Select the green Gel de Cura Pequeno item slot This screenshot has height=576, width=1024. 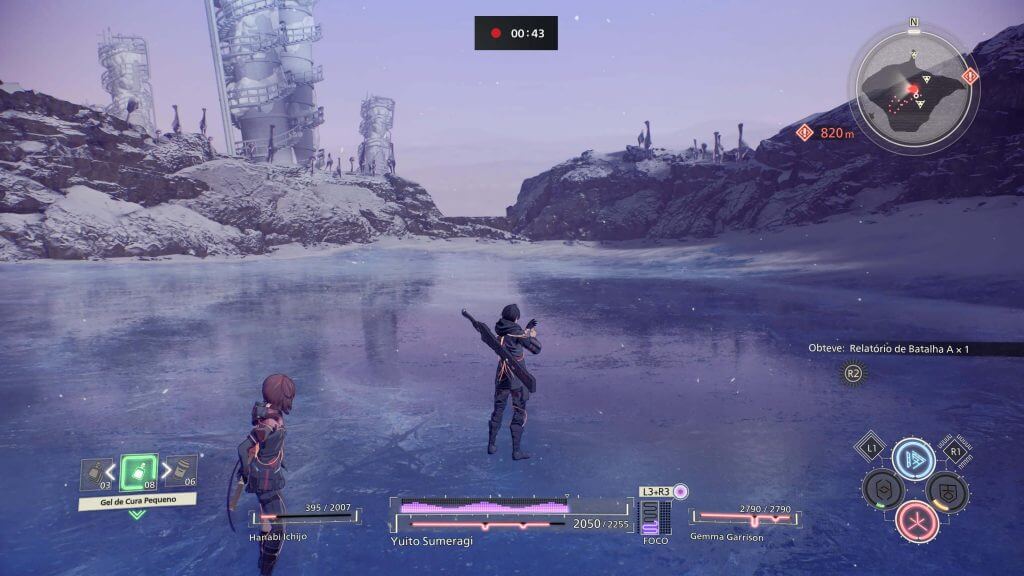[138, 472]
